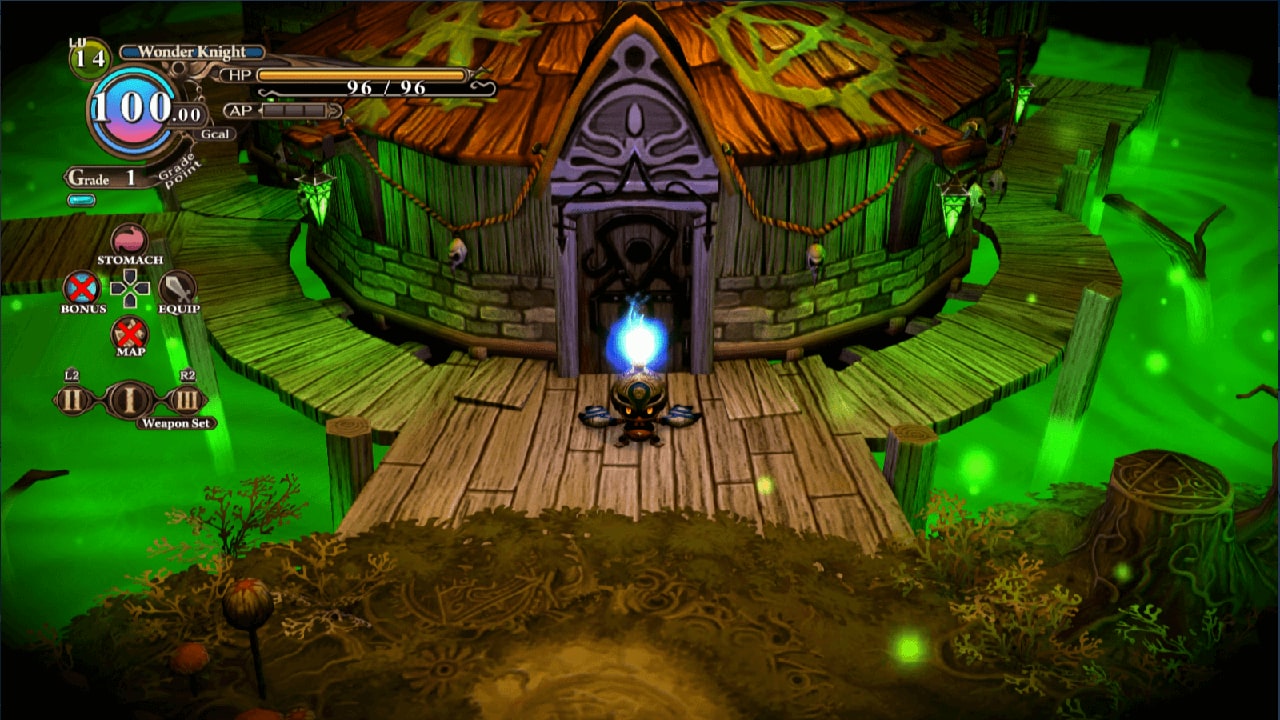This screenshot has width=1280, height=720.
Task: Toggle the Grade point indicator bar
Action: [x=79, y=200]
